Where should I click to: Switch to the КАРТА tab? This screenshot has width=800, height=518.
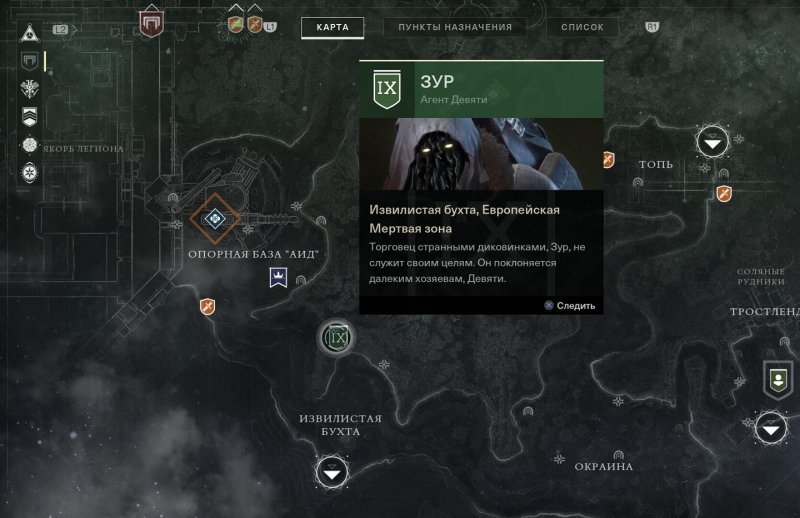[x=332, y=27]
